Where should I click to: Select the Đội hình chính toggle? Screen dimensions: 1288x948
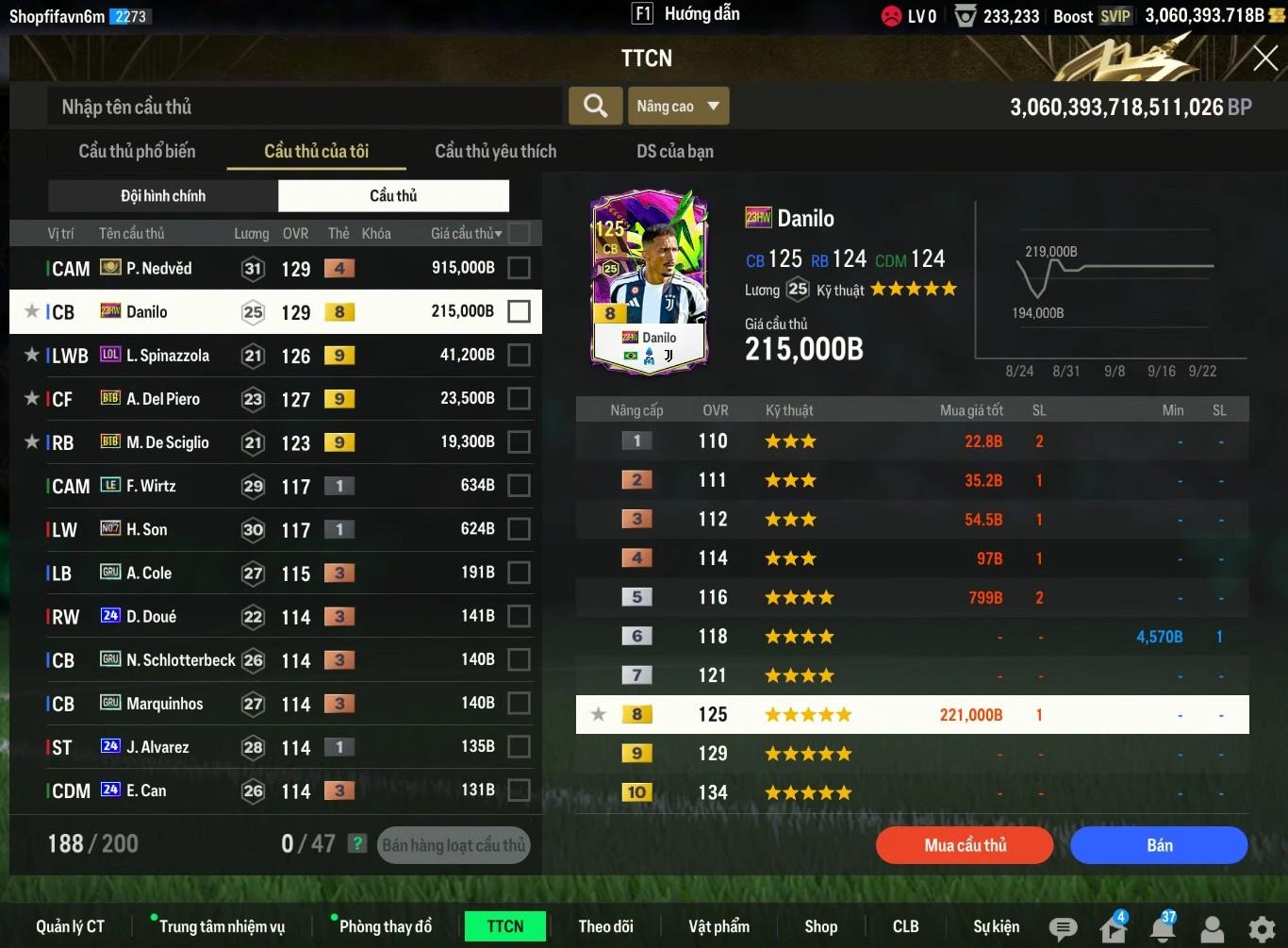(x=163, y=195)
